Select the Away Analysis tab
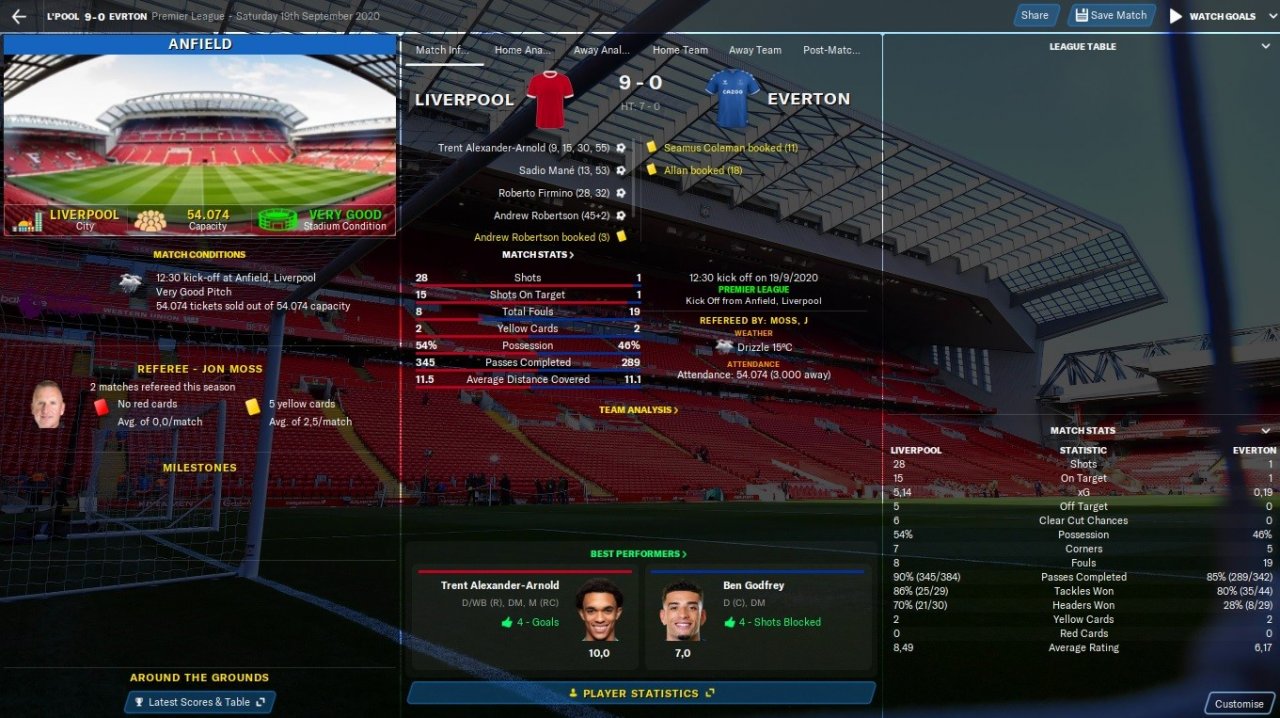Screen dimensions: 1280x718 tap(601, 50)
